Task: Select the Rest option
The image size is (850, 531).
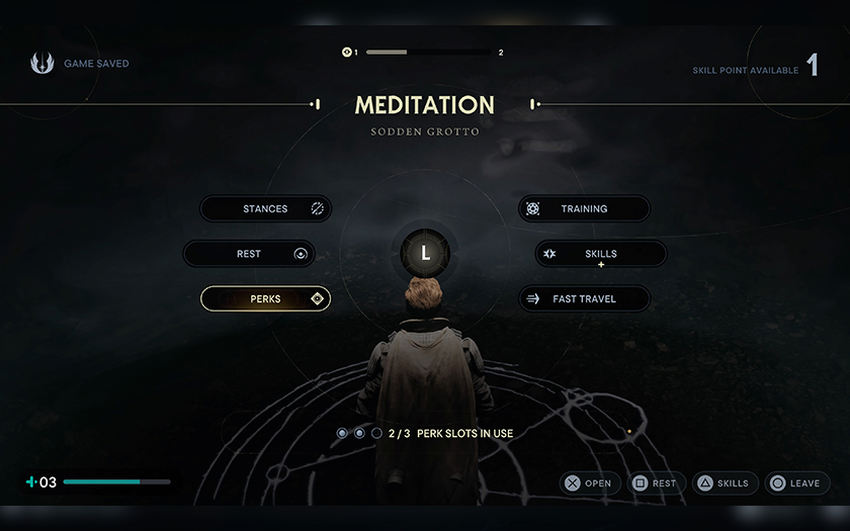Action: 249,254
